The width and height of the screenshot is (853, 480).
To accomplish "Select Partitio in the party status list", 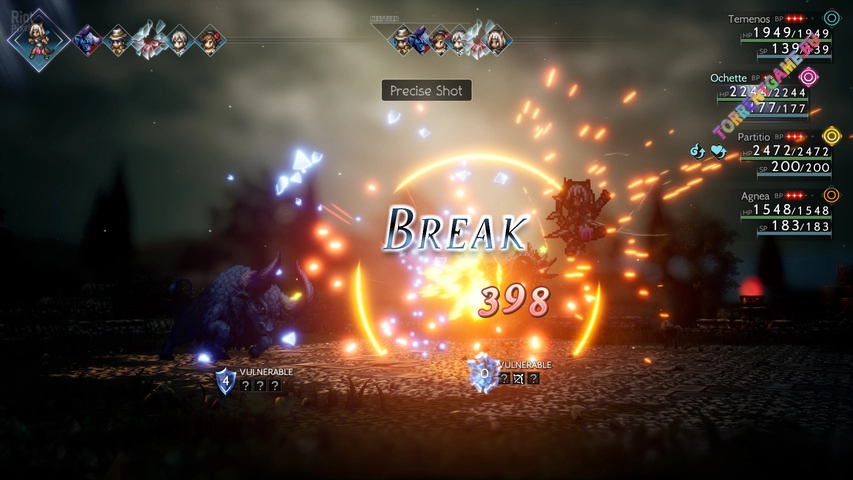I will click(753, 136).
